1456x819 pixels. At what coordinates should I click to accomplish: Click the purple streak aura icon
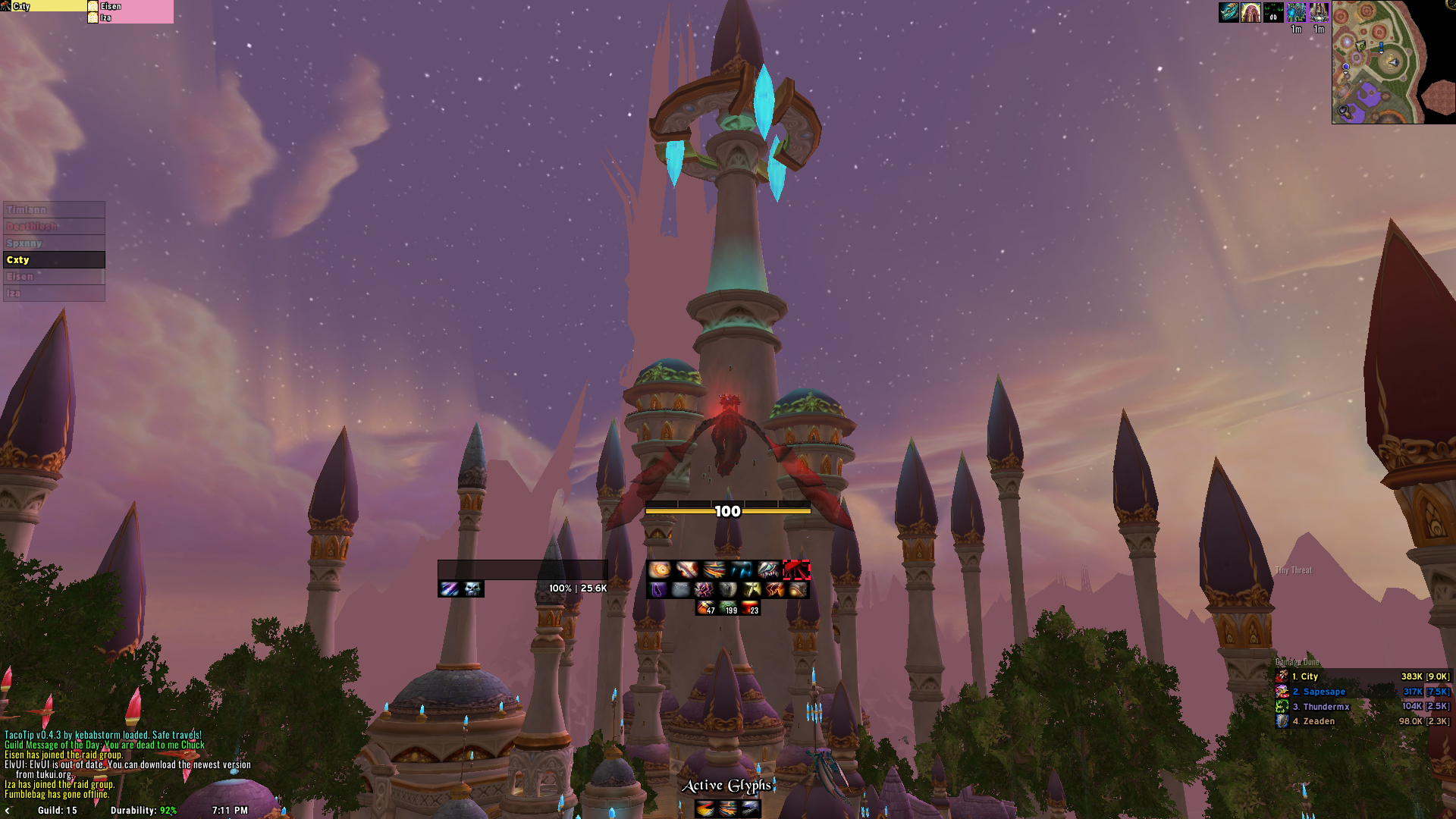click(450, 589)
